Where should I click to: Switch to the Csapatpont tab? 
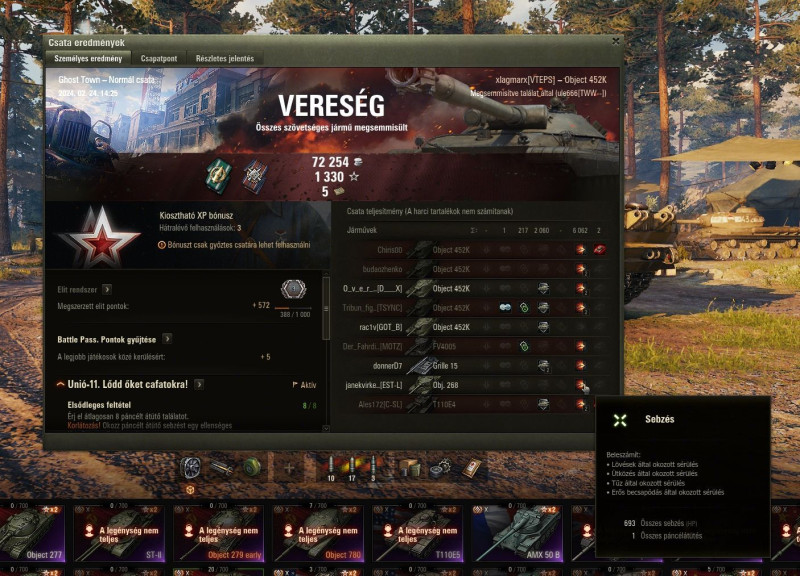coord(159,59)
